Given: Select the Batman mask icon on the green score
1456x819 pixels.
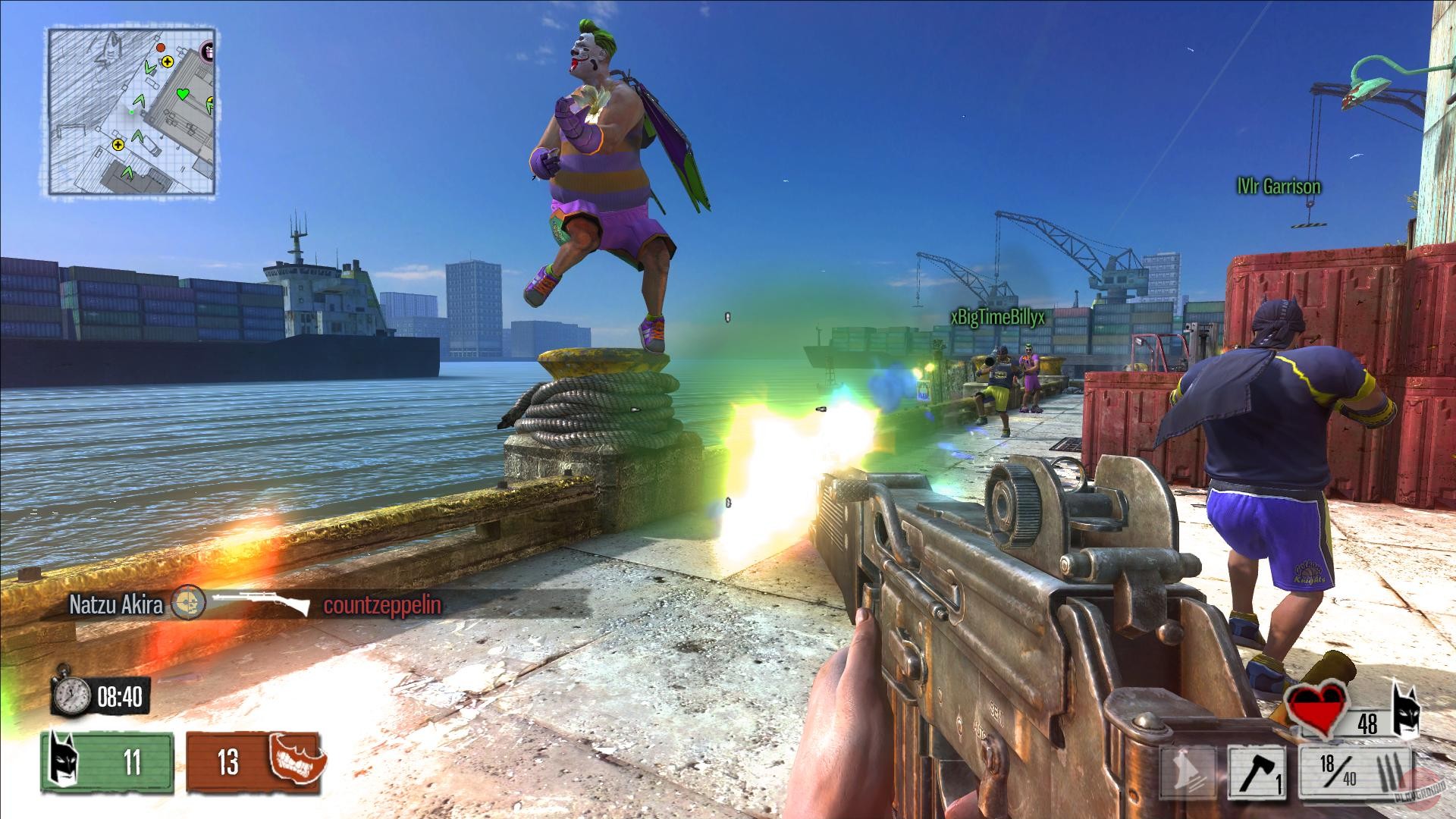Looking at the screenshot, I should [x=64, y=759].
